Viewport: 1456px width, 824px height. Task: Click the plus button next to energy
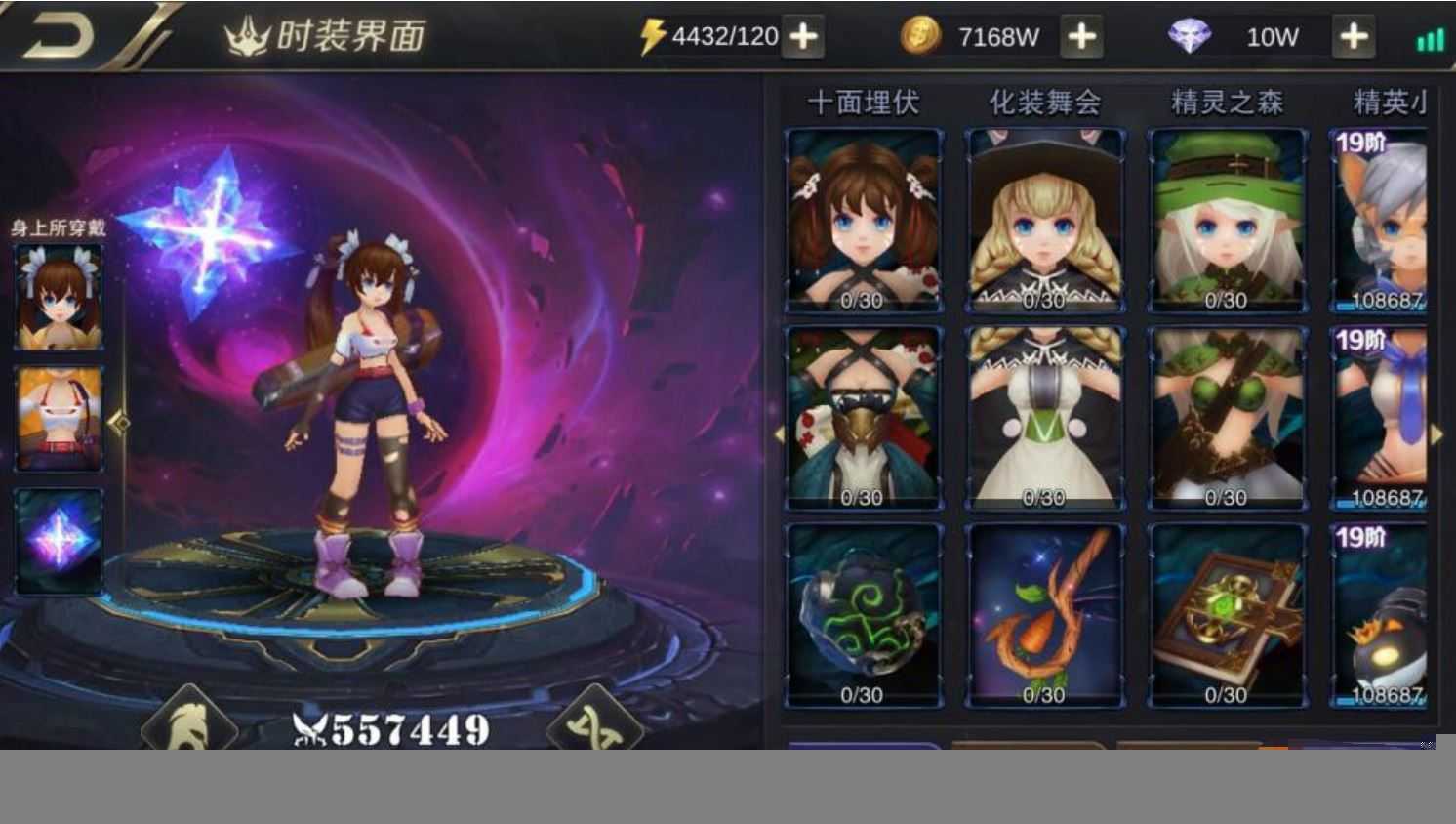[x=804, y=35]
